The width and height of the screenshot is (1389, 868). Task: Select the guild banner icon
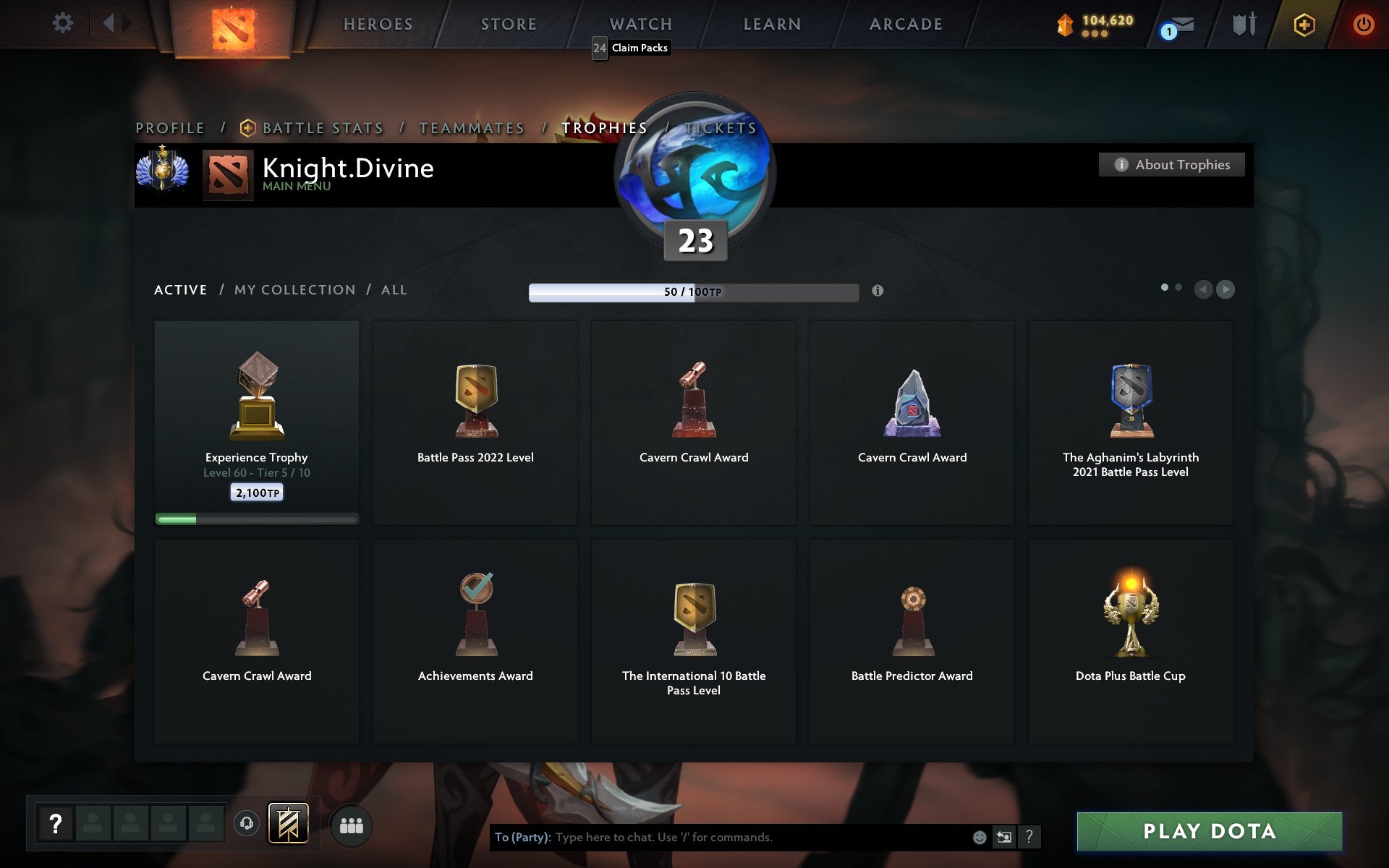287,822
